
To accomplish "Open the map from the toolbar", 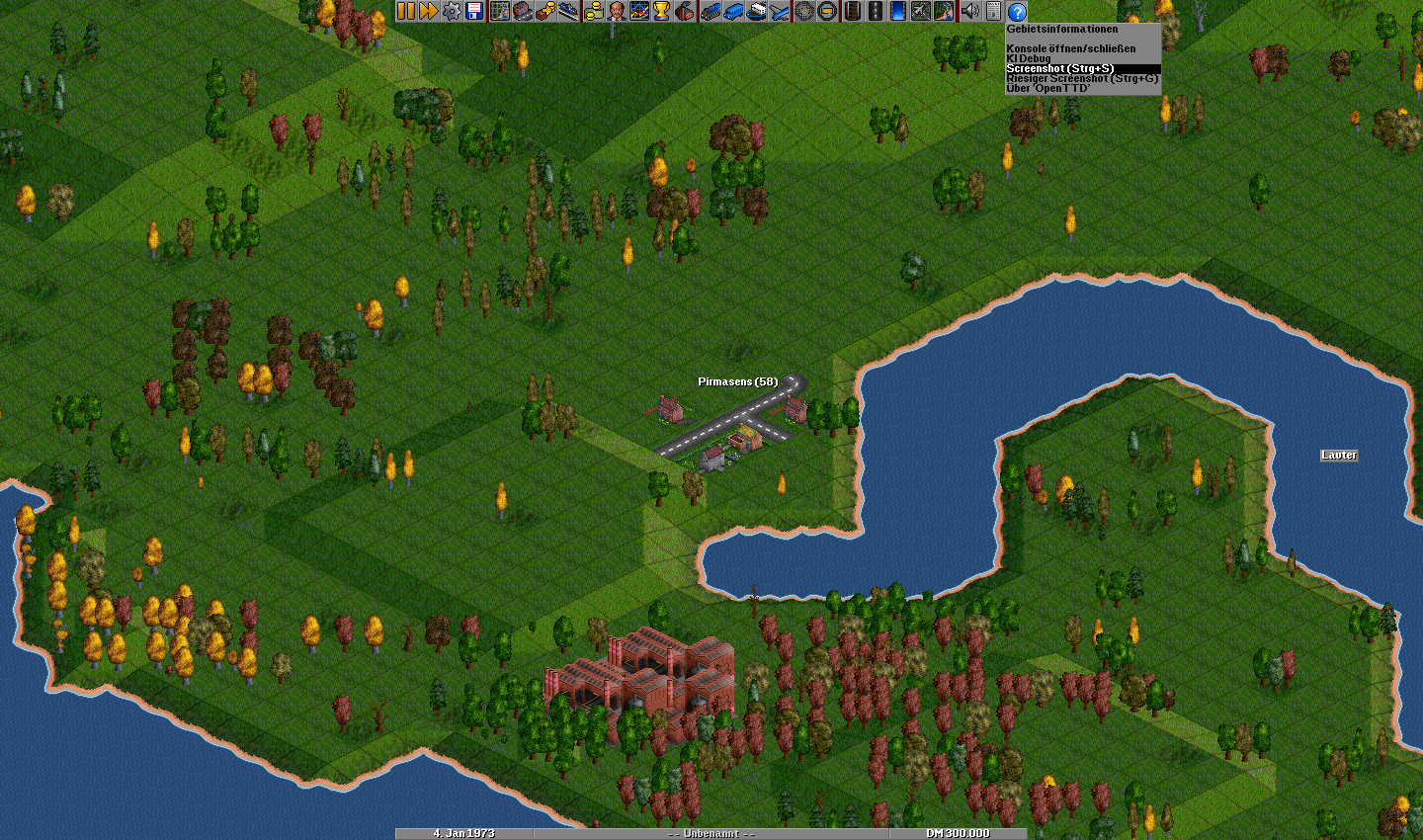I will 500,11.
